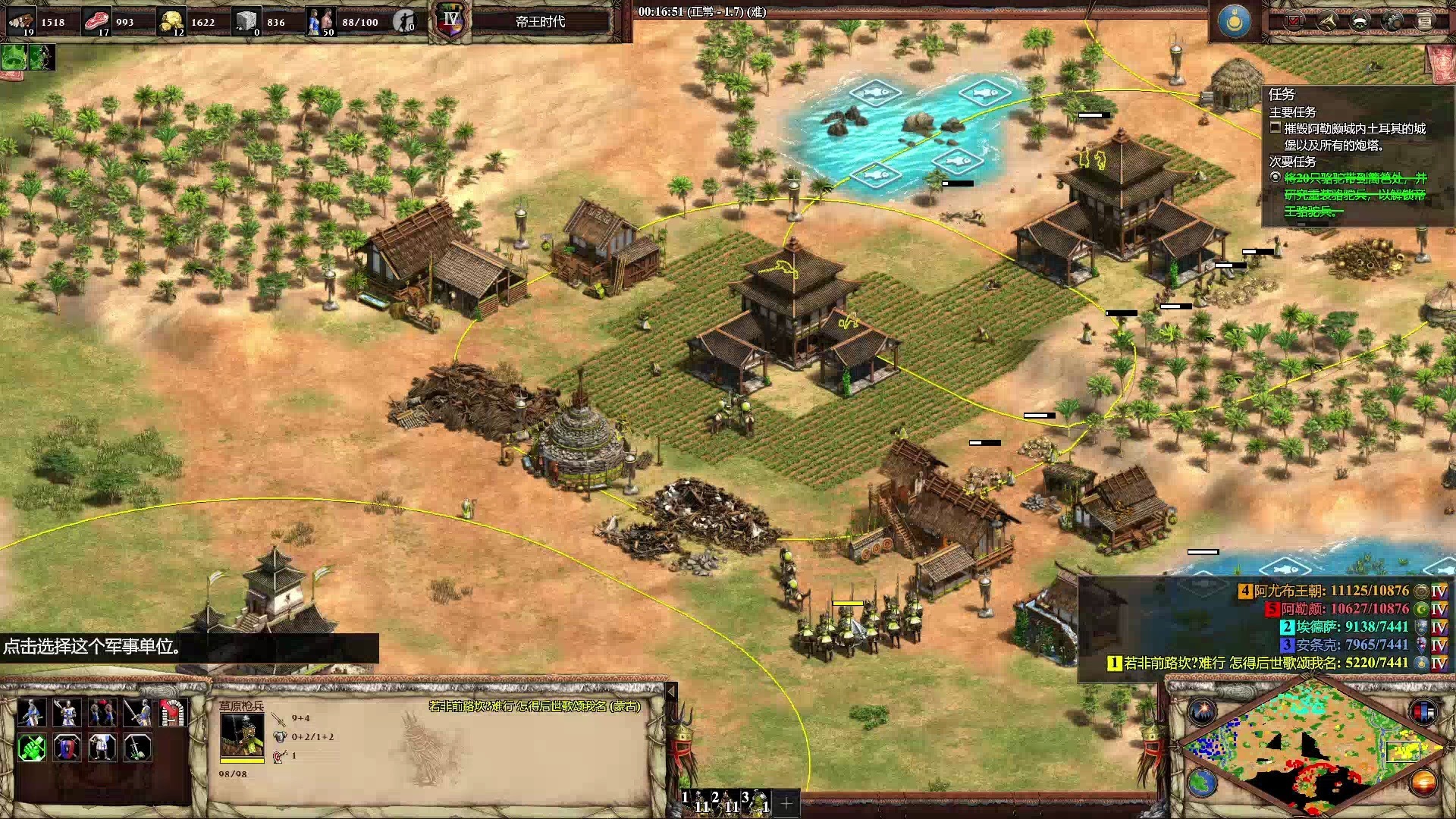Collapse the unit panel with arrow tab

(670, 691)
